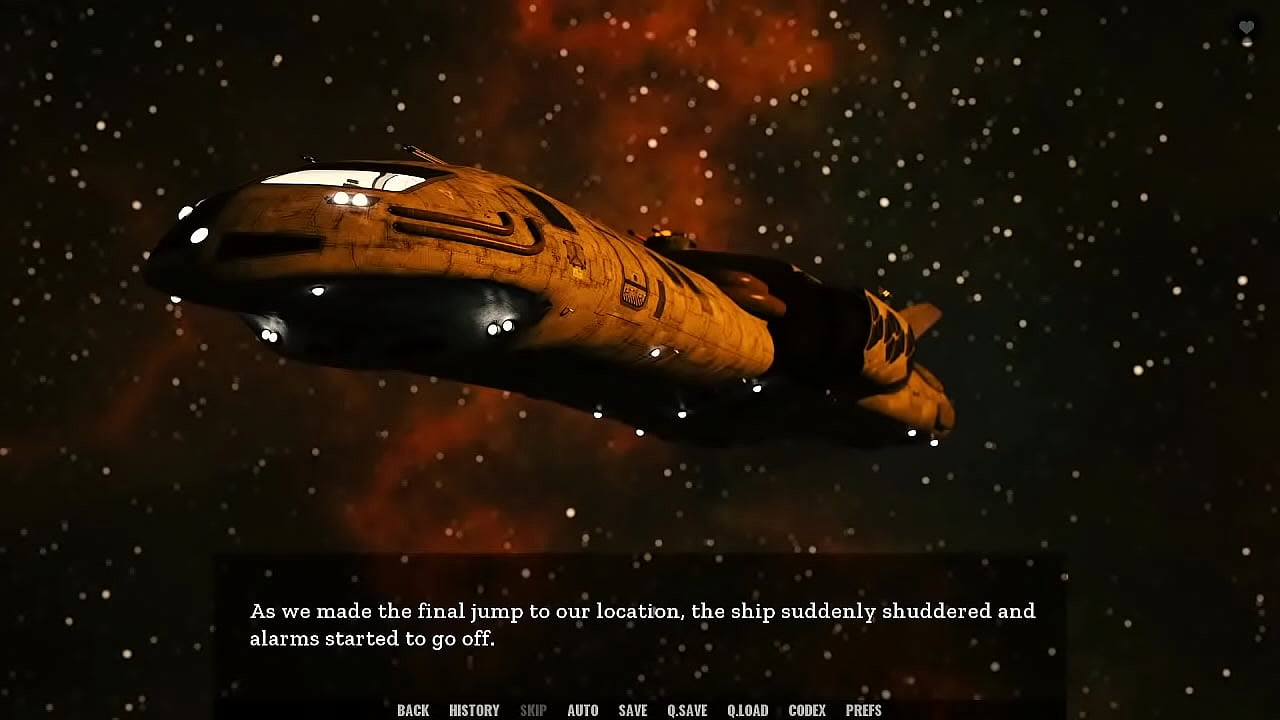Expand the story HISTORY panel
Screen dimensions: 1280x720
point(473,710)
